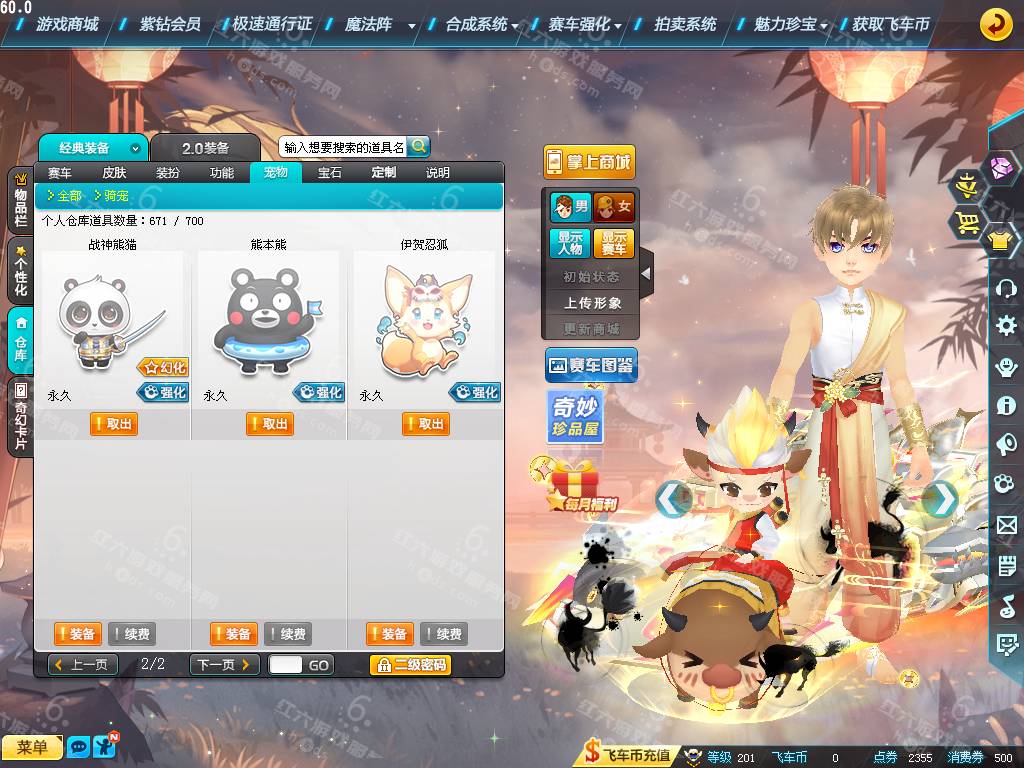The width and height of the screenshot is (1024, 768).
Task: Strengthen the 伊贺忍狐 pet with 强化
Action: 475,393
